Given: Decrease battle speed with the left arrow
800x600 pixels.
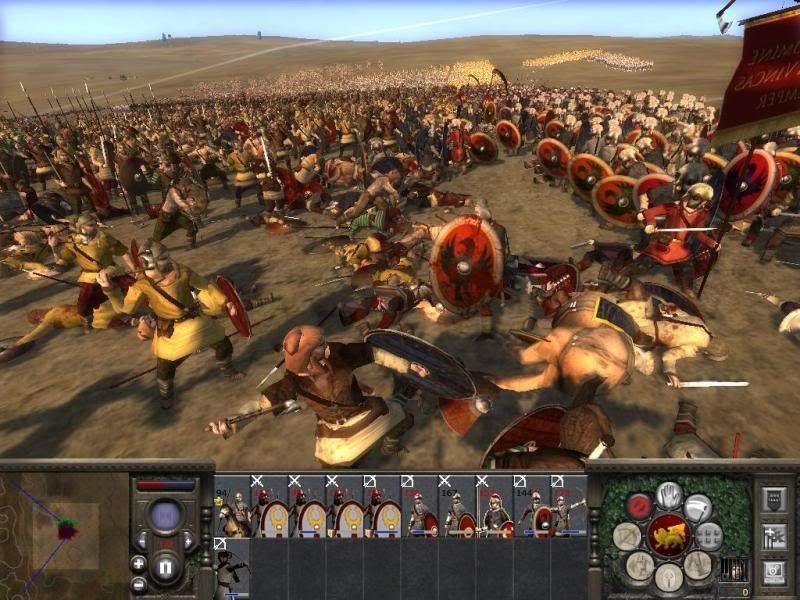Looking at the screenshot, I should point(143,542).
